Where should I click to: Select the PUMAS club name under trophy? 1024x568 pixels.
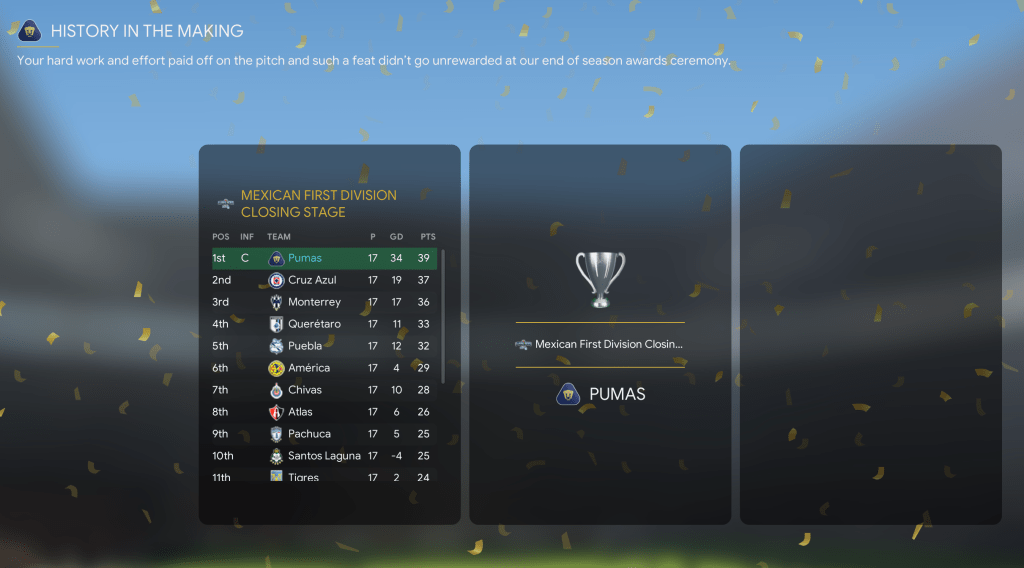tap(617, 394)
